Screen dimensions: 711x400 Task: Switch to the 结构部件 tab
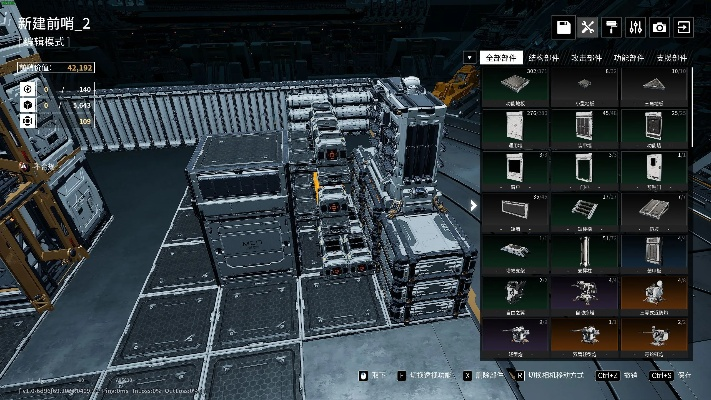tap(547, 58)
